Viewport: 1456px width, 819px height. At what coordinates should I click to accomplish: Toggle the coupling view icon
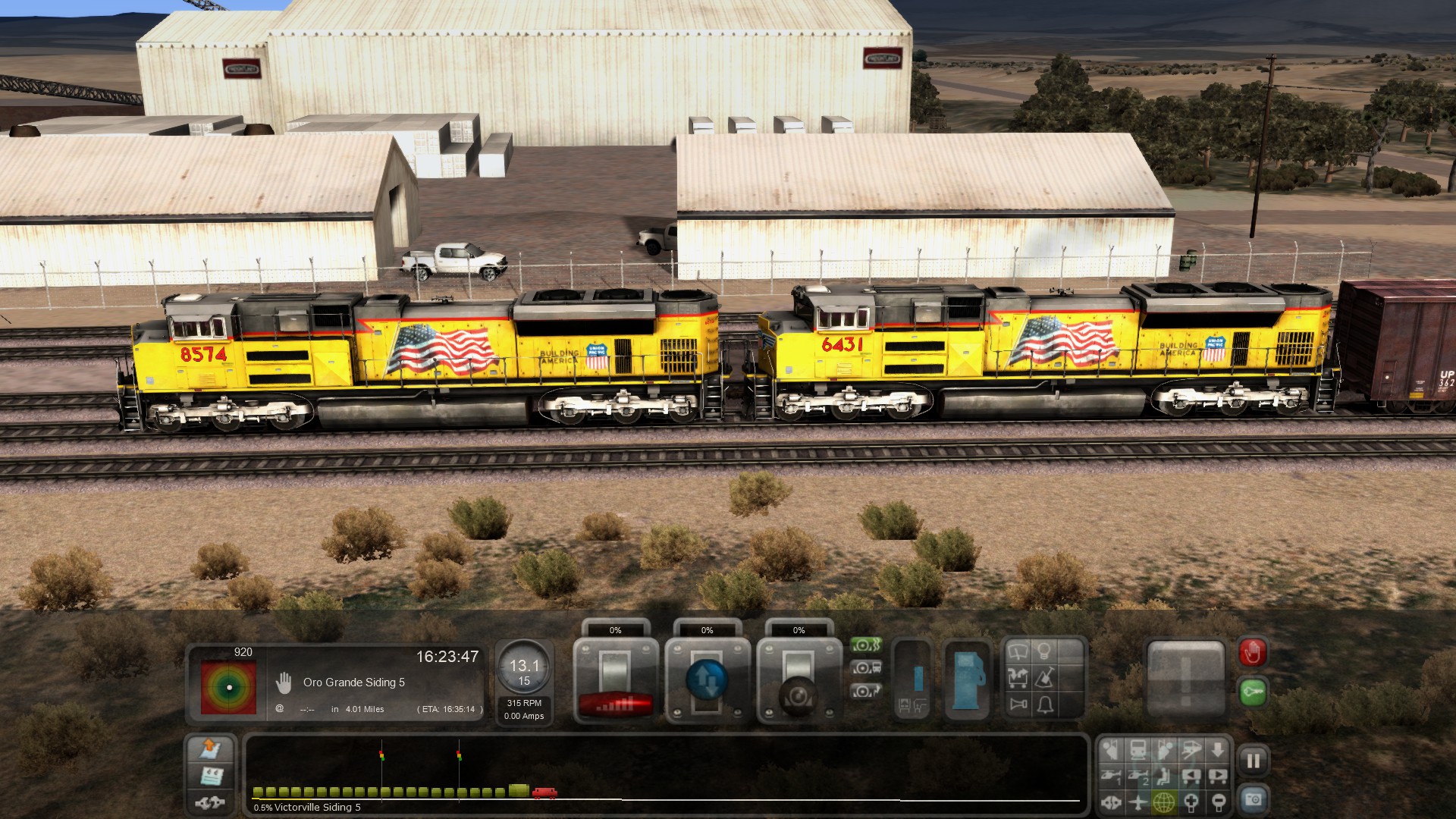[1111, 802]
